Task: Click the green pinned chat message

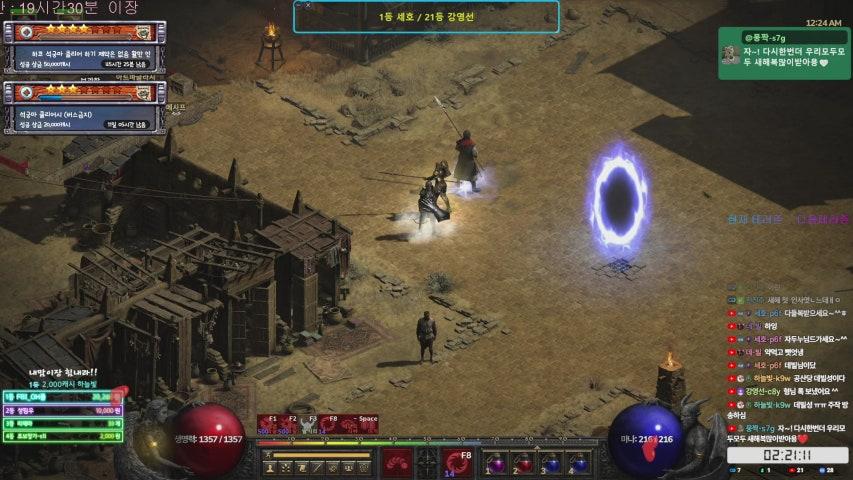Action: click(784, 47)
